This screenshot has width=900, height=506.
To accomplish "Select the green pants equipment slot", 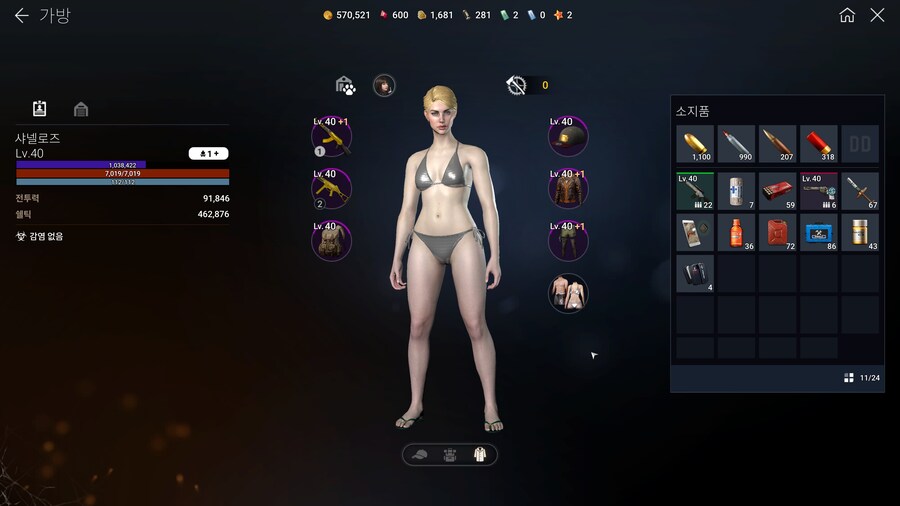I will [x=568, y=240].
